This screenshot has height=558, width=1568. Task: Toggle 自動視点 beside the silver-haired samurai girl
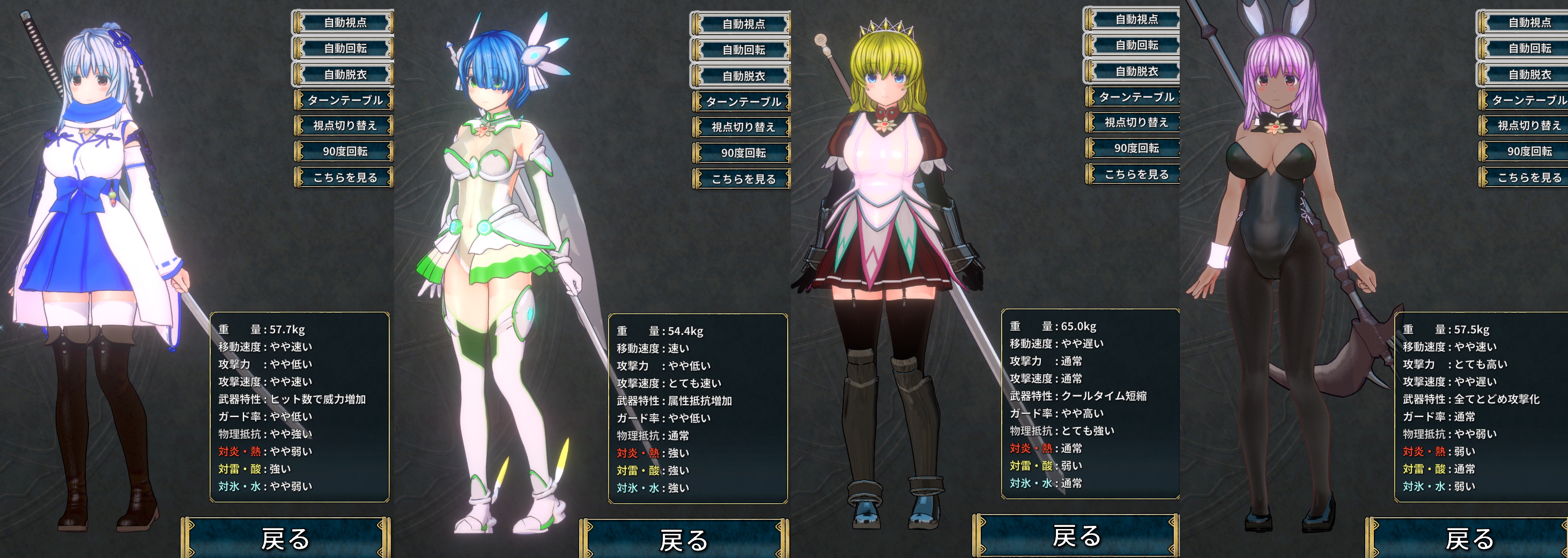344,23
